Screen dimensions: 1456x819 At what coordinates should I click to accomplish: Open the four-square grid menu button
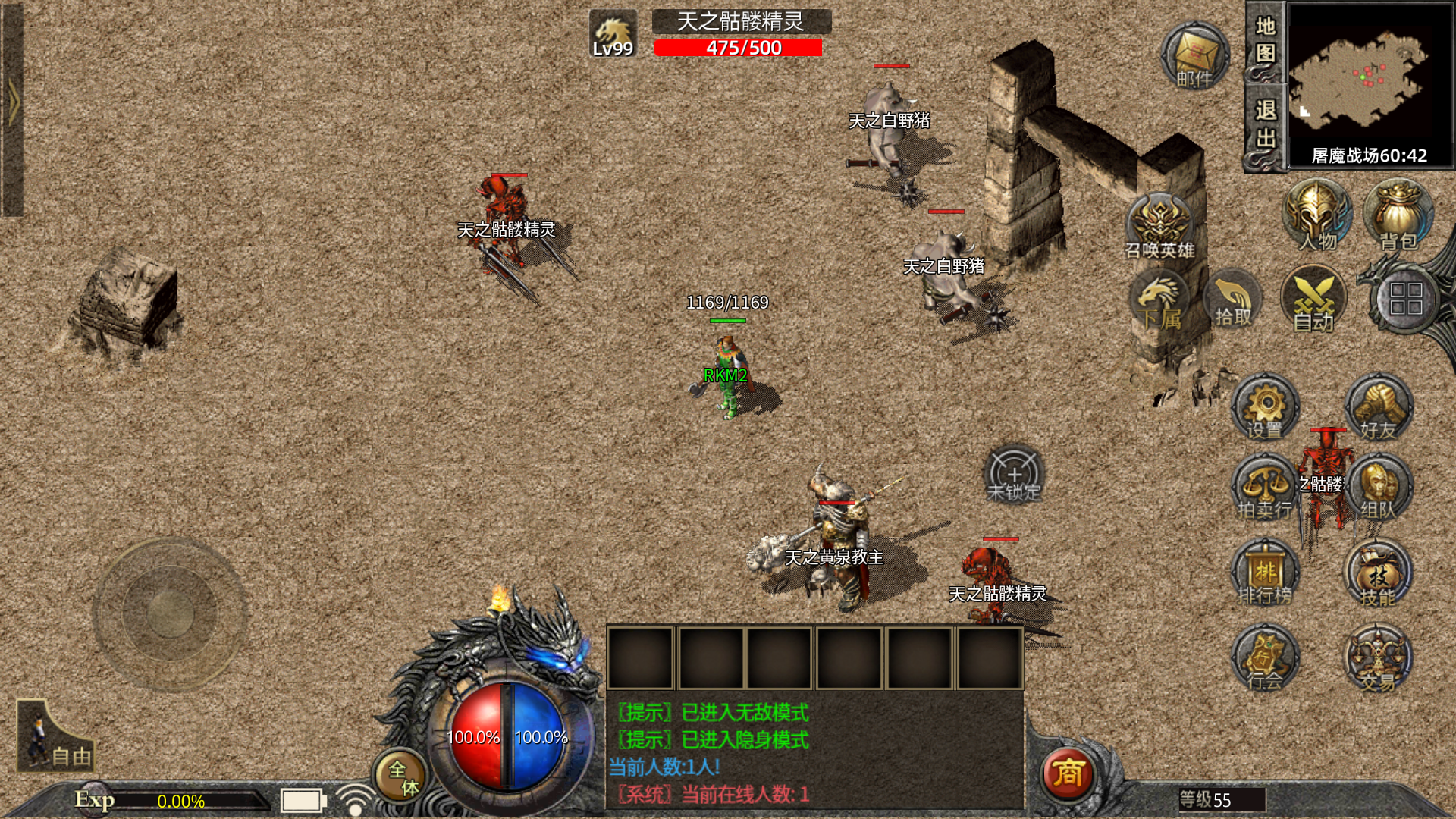(1405, 300)
